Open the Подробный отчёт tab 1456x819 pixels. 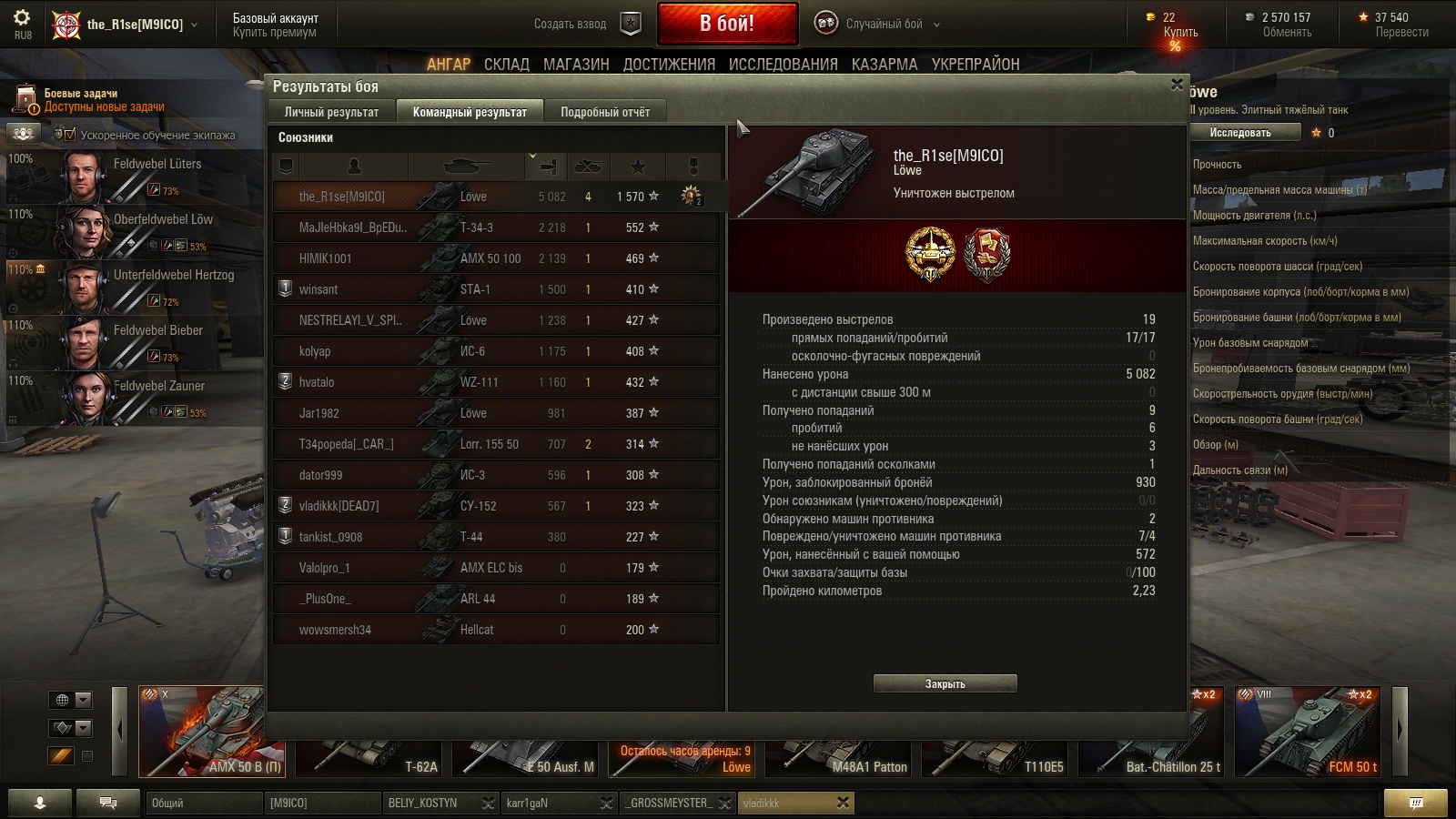pyautogui.click(x=605, y=112)
